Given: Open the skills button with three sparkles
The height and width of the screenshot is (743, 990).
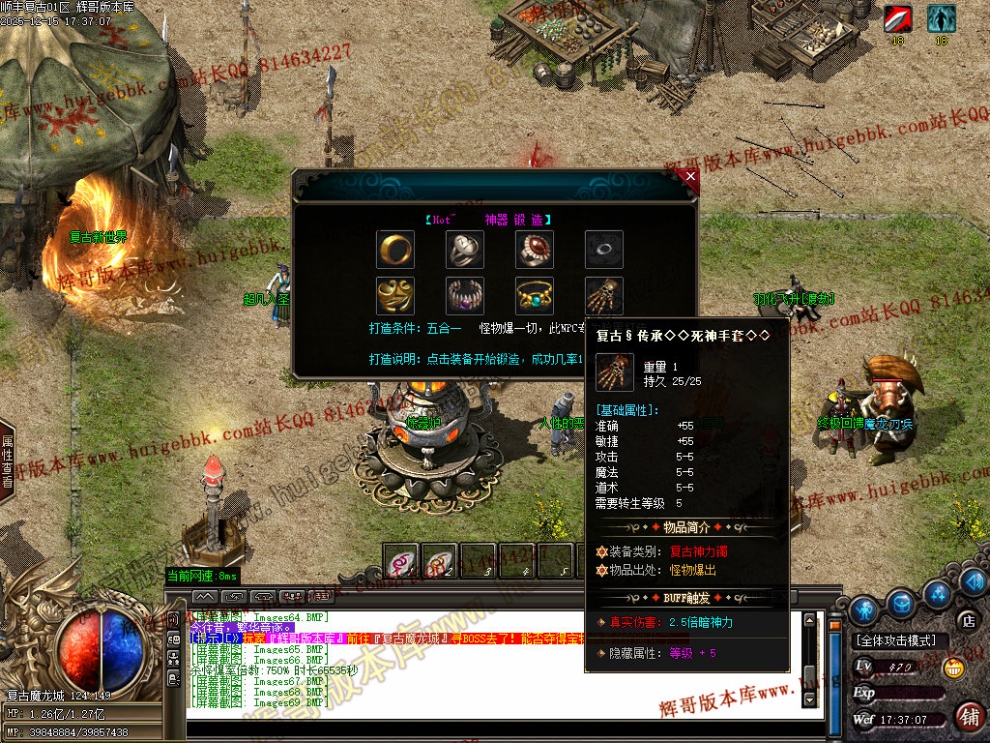Looking at the screenshot, I should coord(937,595).
